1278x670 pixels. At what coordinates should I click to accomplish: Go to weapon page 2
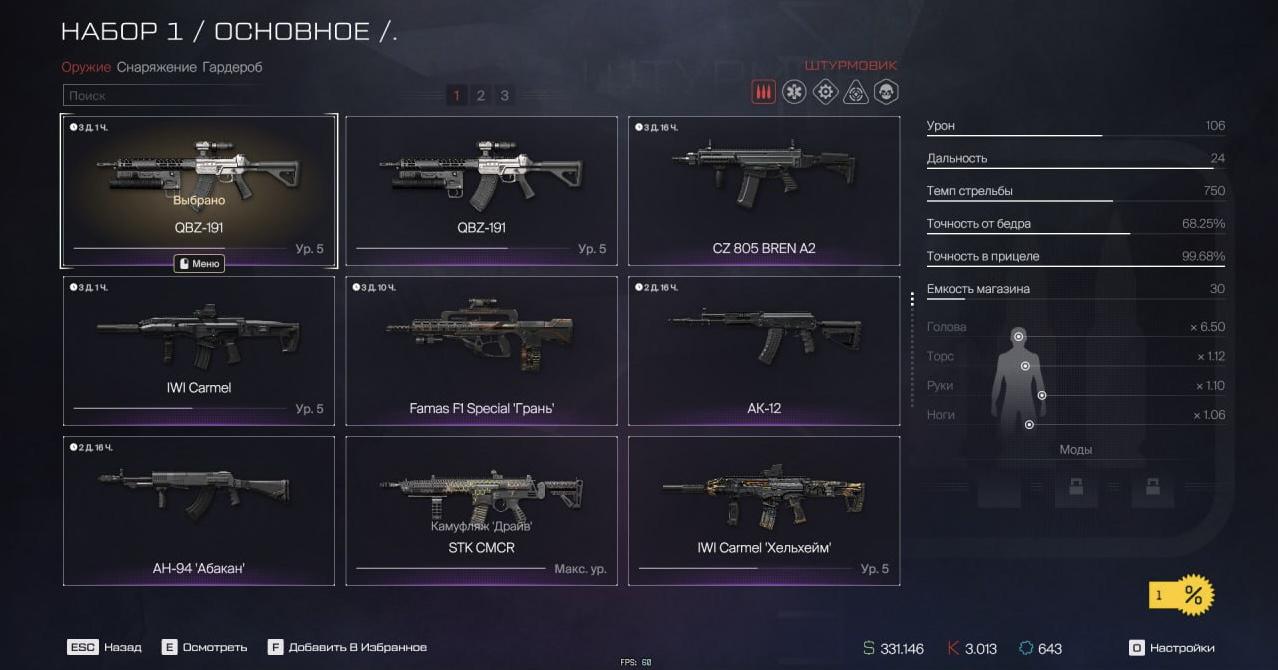click(480, 95)
